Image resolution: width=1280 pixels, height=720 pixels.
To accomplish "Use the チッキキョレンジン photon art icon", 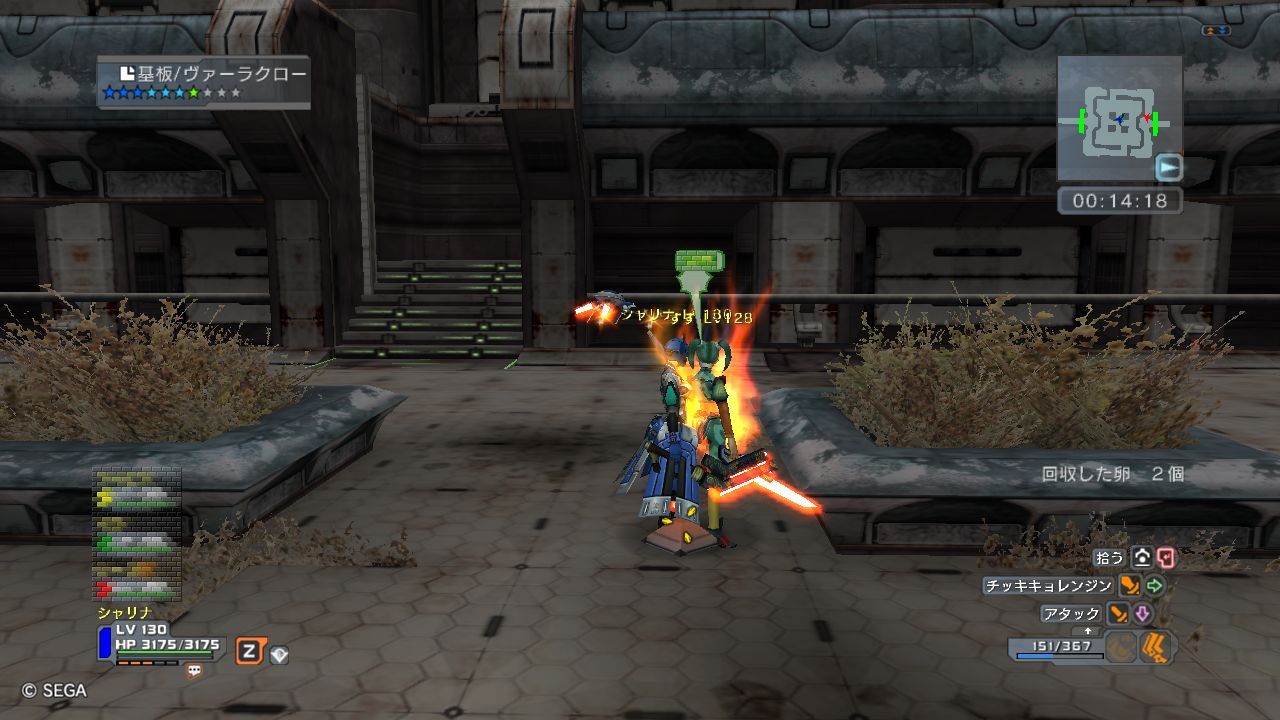I will pyautogui.click(x=1130, y=586).
